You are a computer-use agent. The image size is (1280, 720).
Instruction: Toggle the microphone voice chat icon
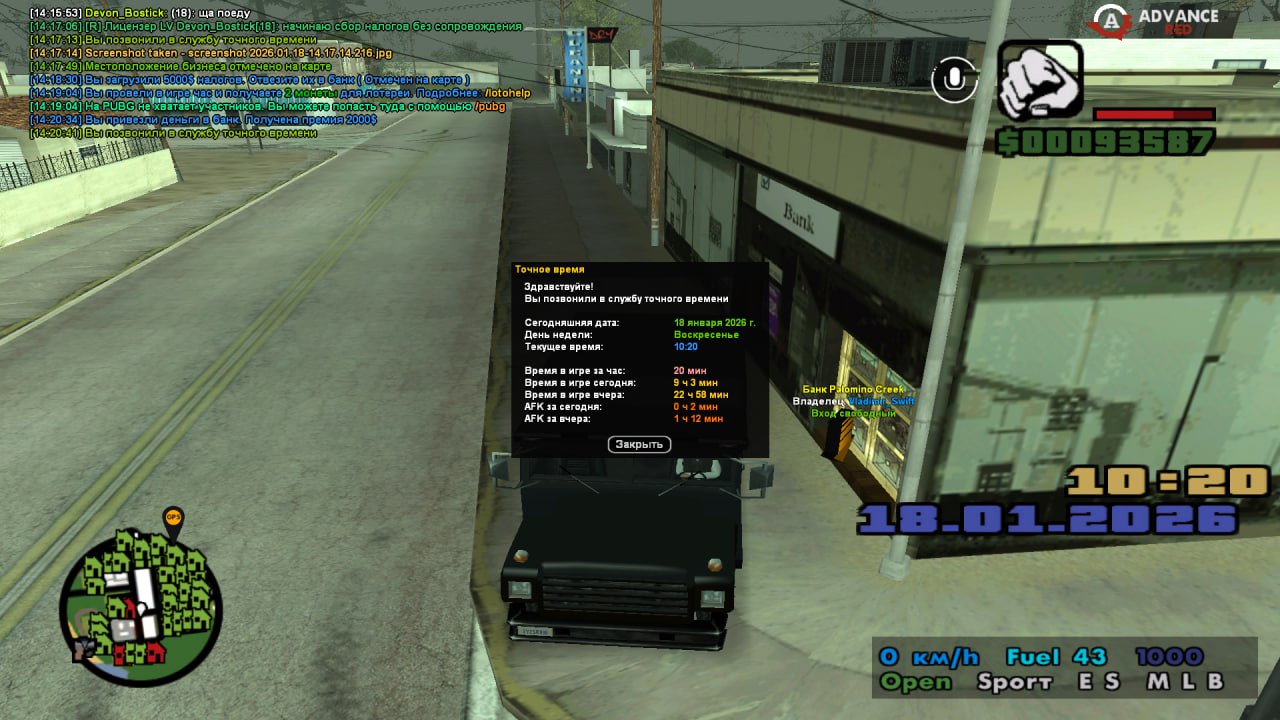[954, 79]
